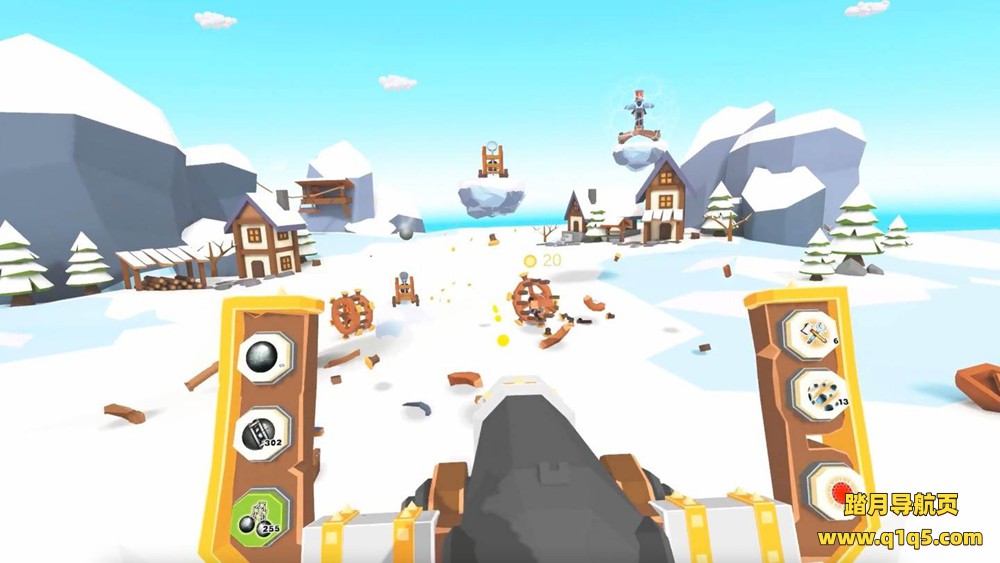Select the plain cannonball ammo
This screenshot has height=563, width=1000.
tap(265, 357)
